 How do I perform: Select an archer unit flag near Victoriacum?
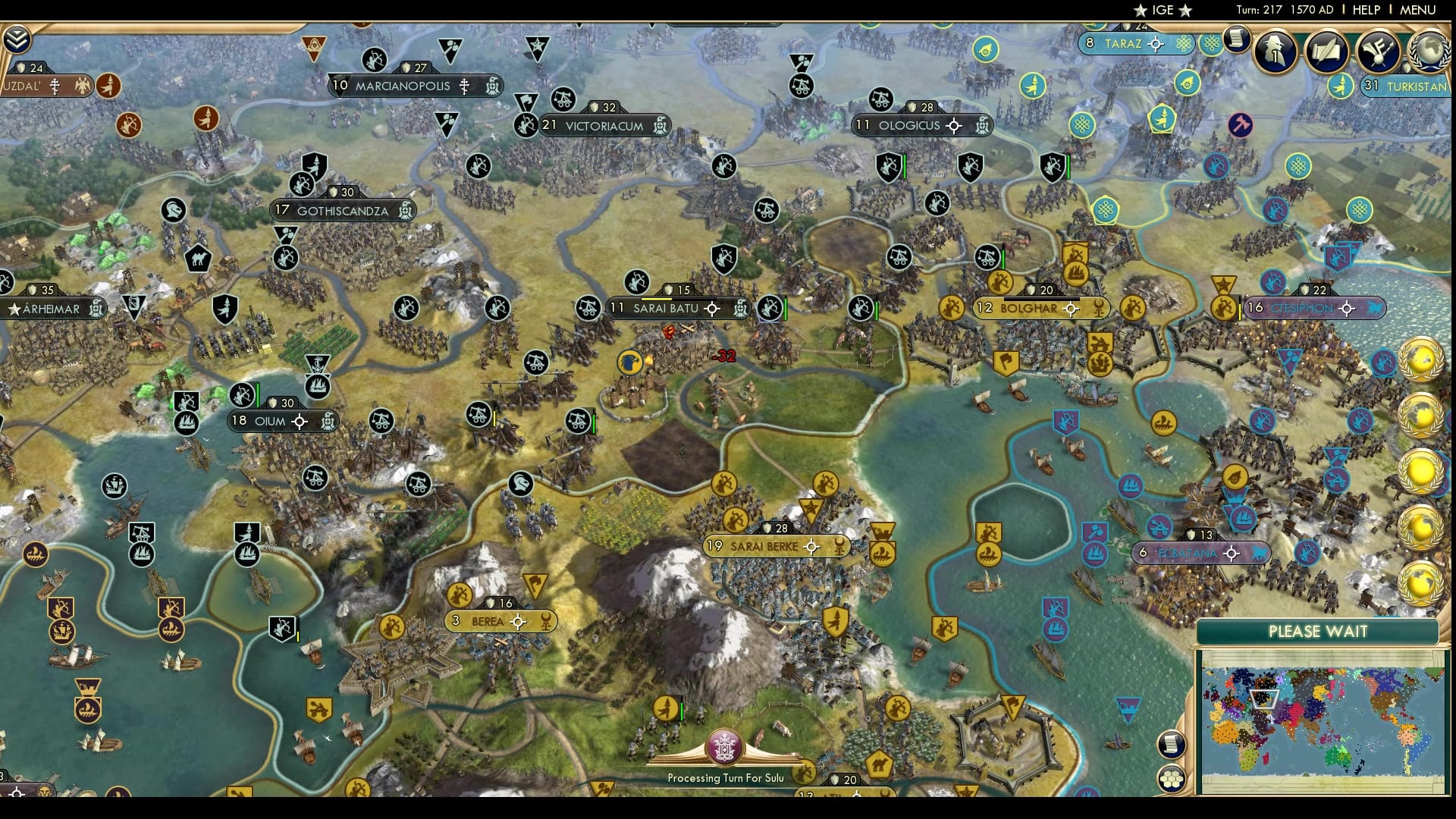pos(526,124)
